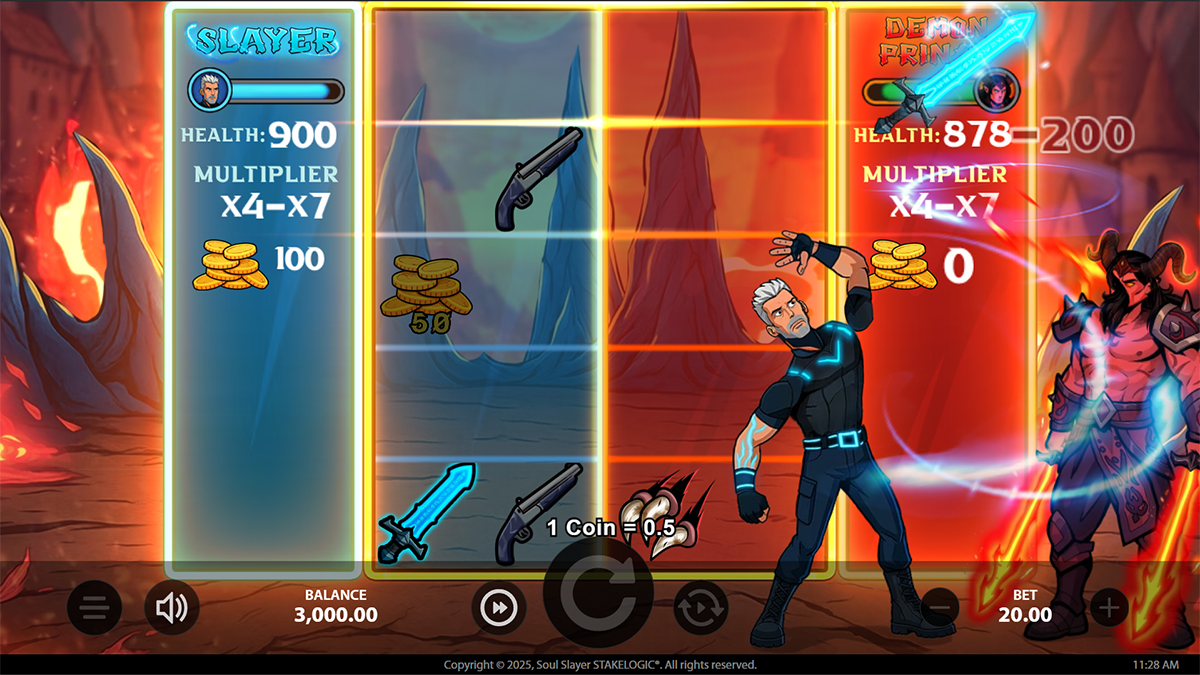Image resolution: width=1200 pixels, height=675 pixels.
Task: Activate the fast-forward turbo button
Action: (x=499, y=607)
